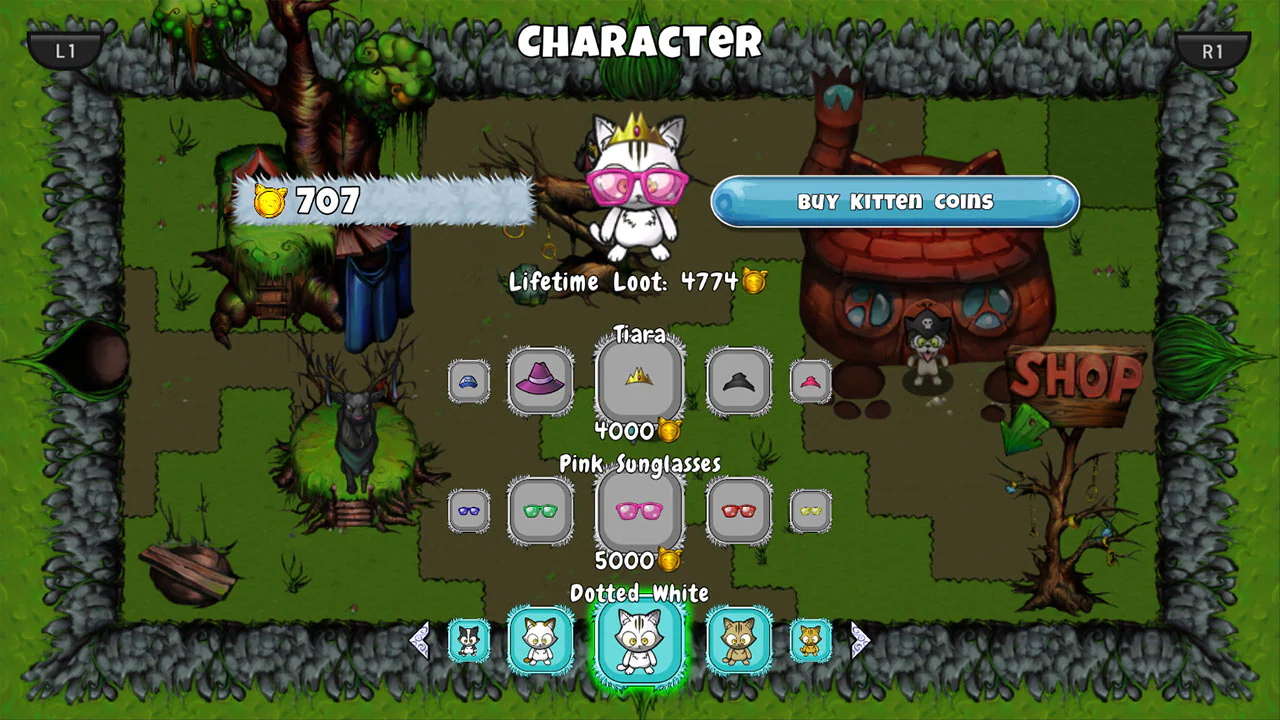Pick the small orange kitten
The width and height of the screenshot is (1280, 720).
(x=810, y=640)
